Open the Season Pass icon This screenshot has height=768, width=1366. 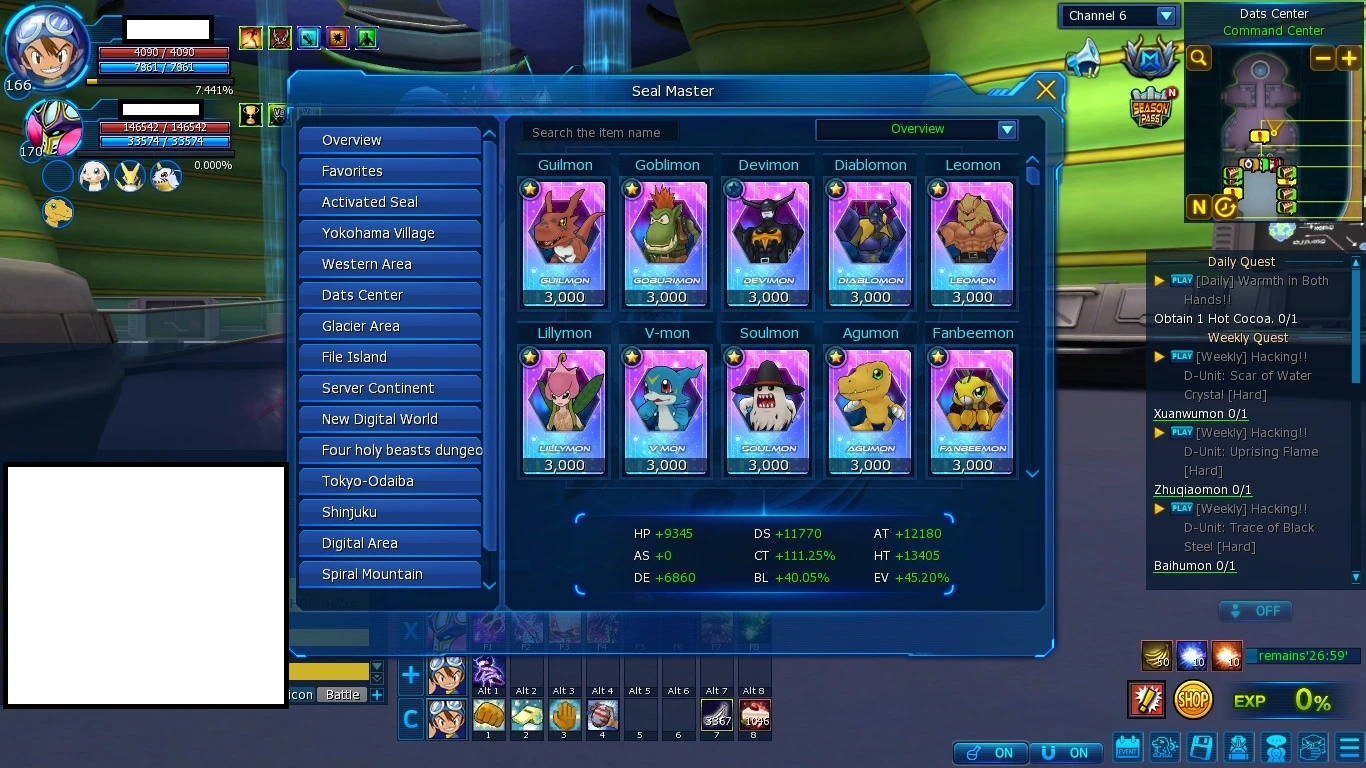pyautogui.click(x=1152, y=108)
